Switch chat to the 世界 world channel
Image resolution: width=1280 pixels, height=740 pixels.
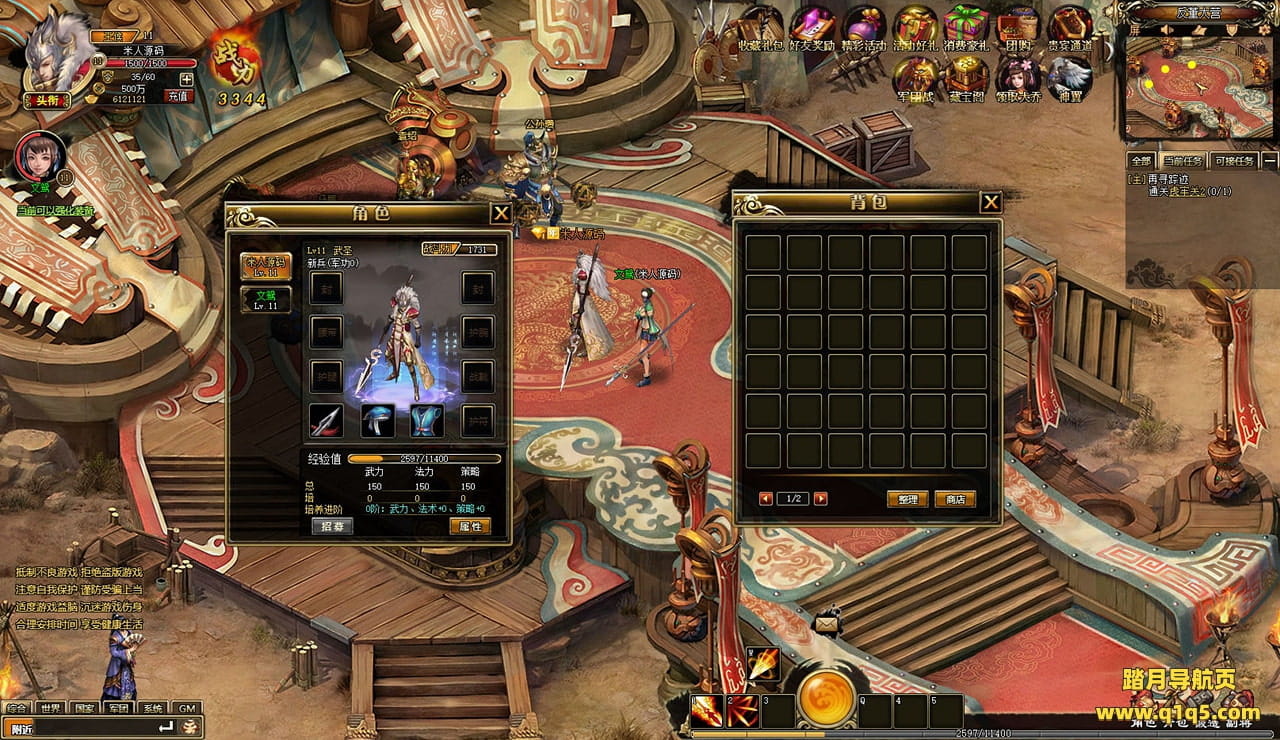click(50, 708)
